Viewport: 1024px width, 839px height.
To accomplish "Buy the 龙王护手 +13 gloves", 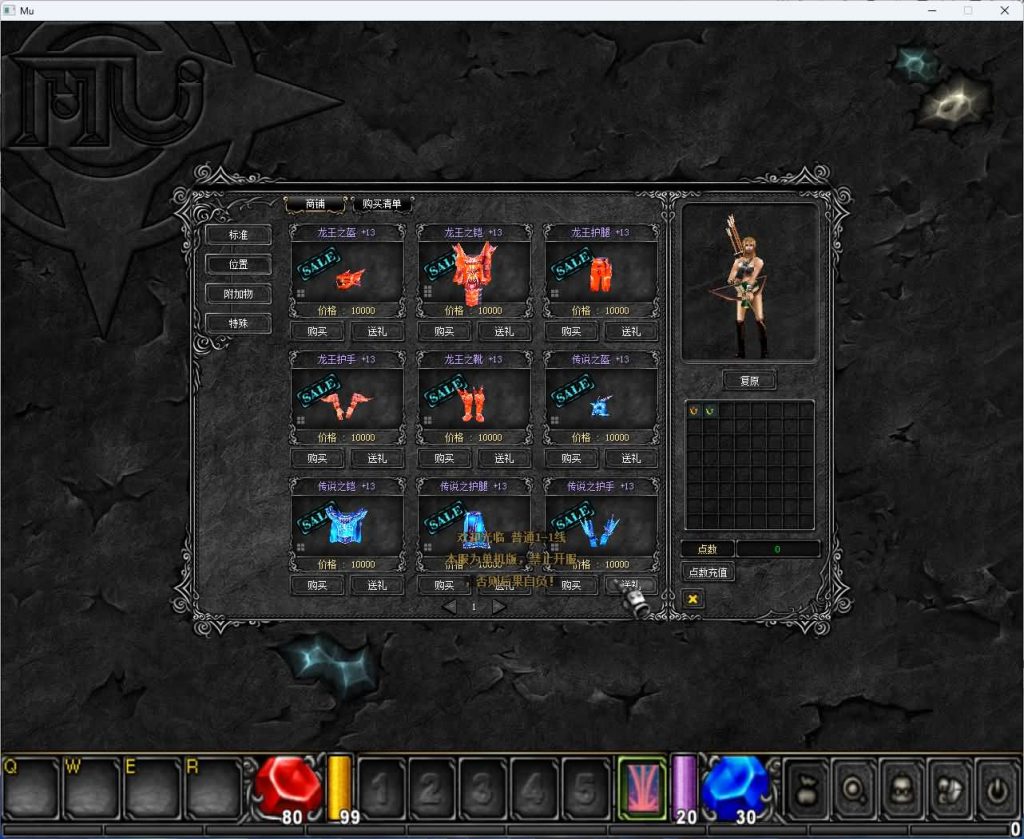I will coord(317,458).
